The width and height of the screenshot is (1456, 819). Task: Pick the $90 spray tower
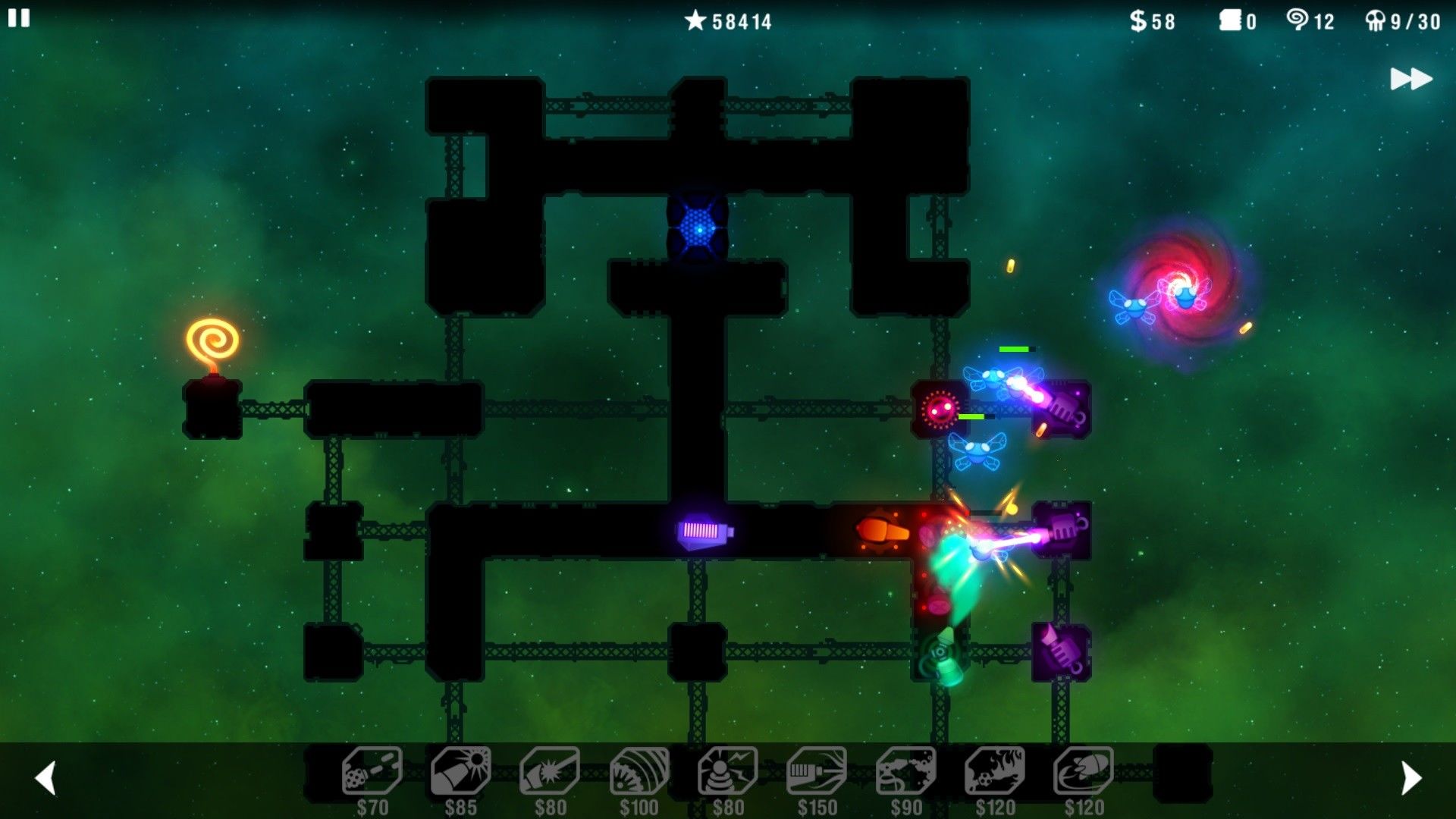coord(905,771)
